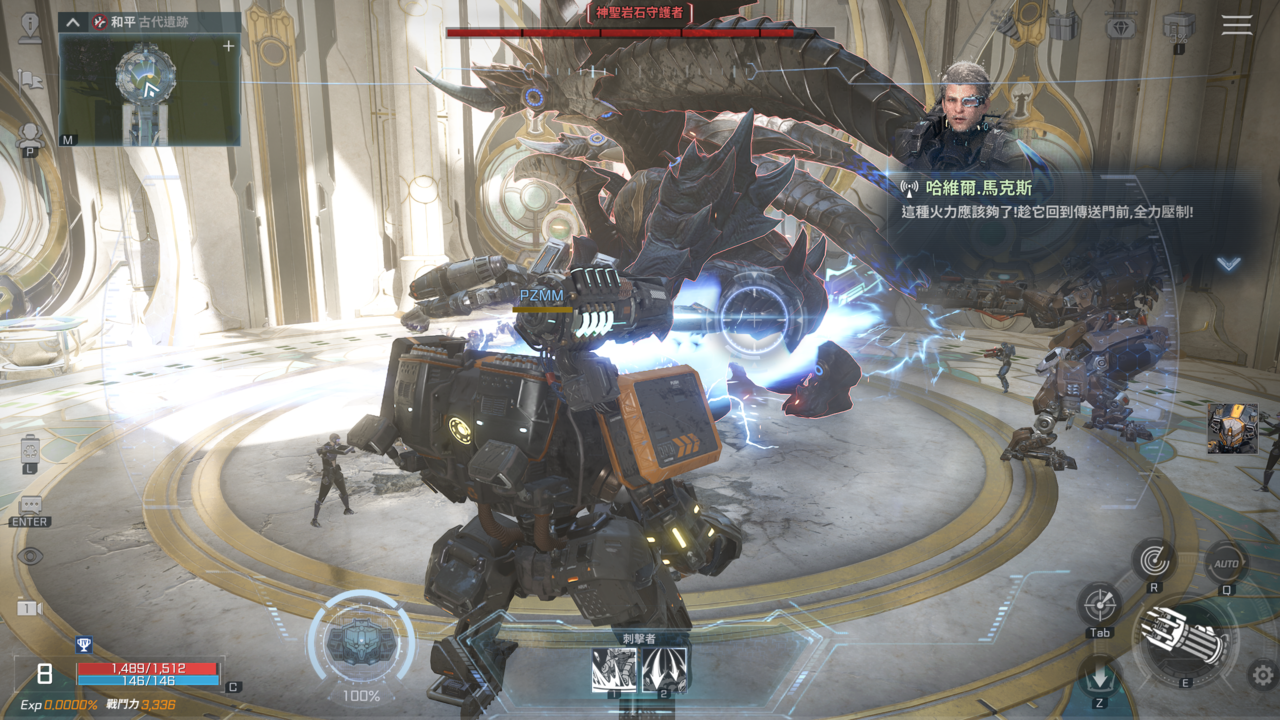Open the hamburger main menu
Screen dimensions: 1280x720
(1236, 25)
